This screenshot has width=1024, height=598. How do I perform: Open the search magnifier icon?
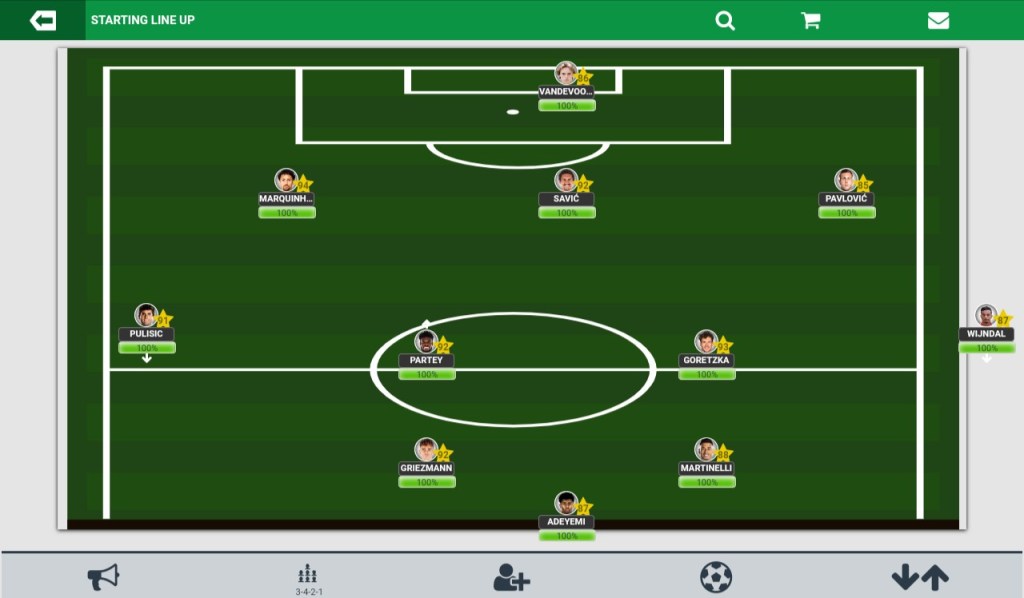pos(725,20)
